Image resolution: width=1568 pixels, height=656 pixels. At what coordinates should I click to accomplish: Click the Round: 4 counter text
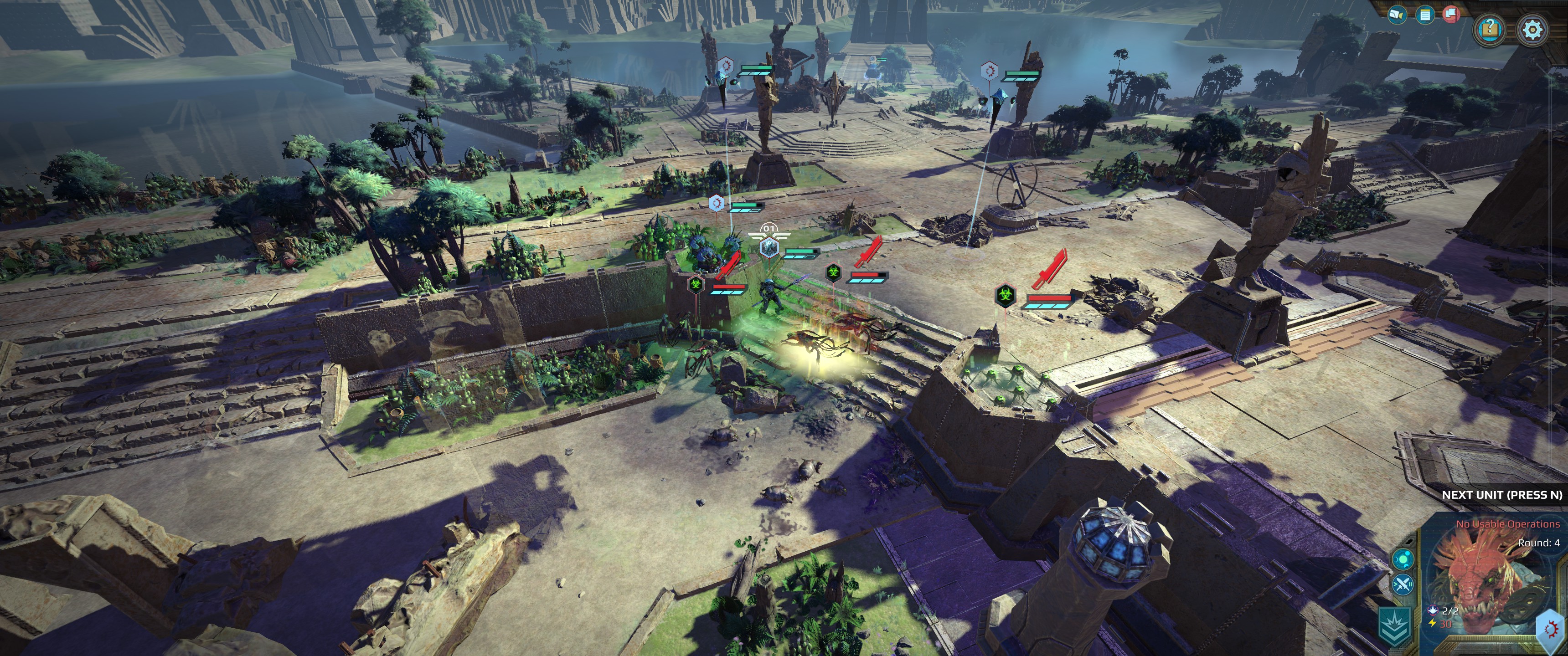coord(1539,543)
